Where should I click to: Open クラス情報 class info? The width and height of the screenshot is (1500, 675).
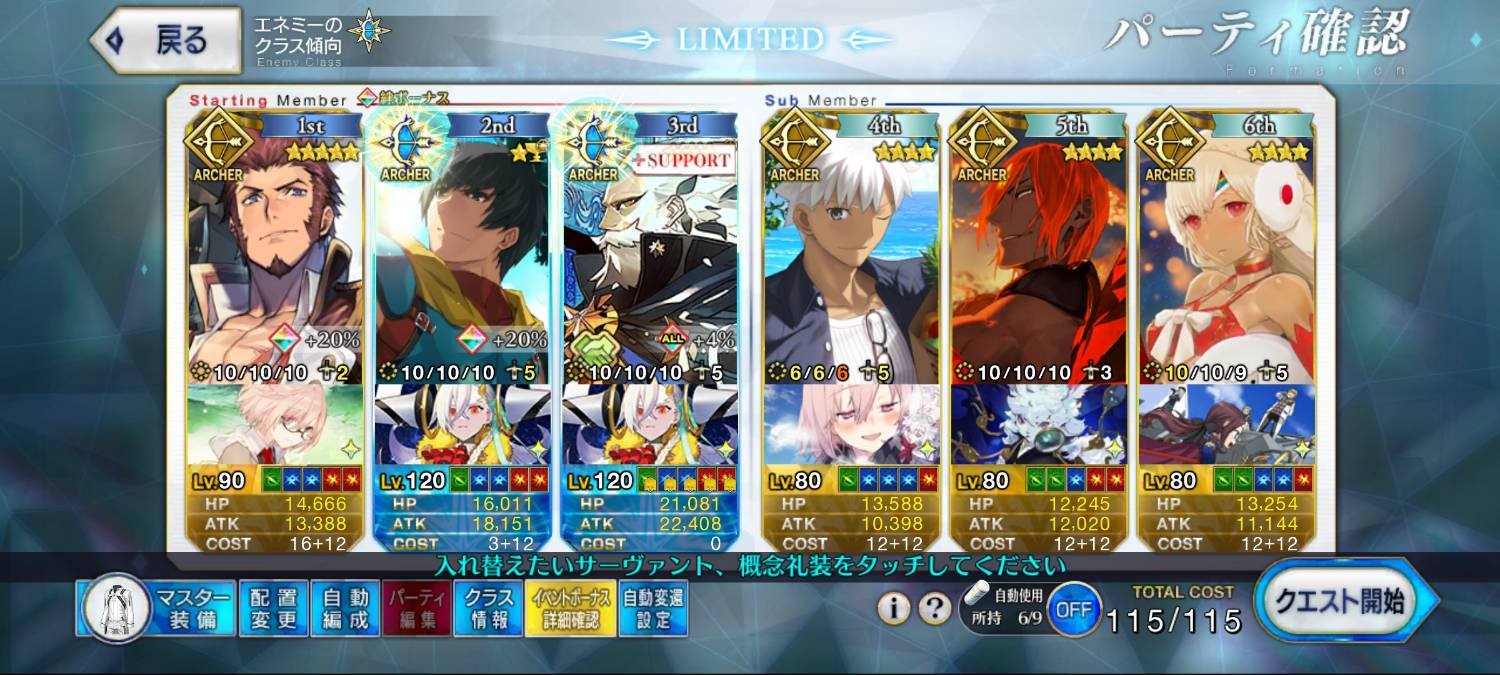487,608
